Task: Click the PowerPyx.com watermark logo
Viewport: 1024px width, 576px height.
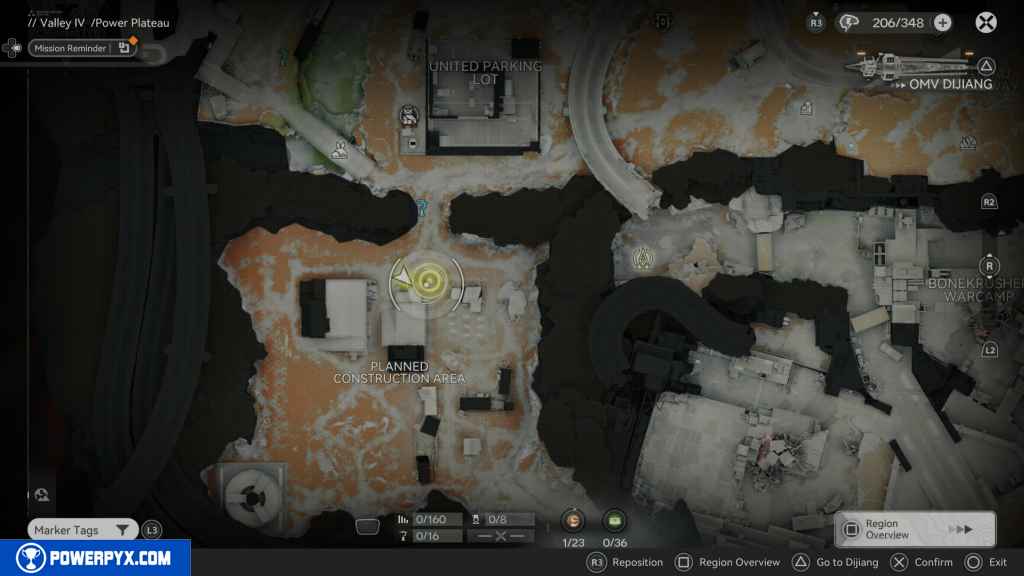Action: tap(95, 558)
